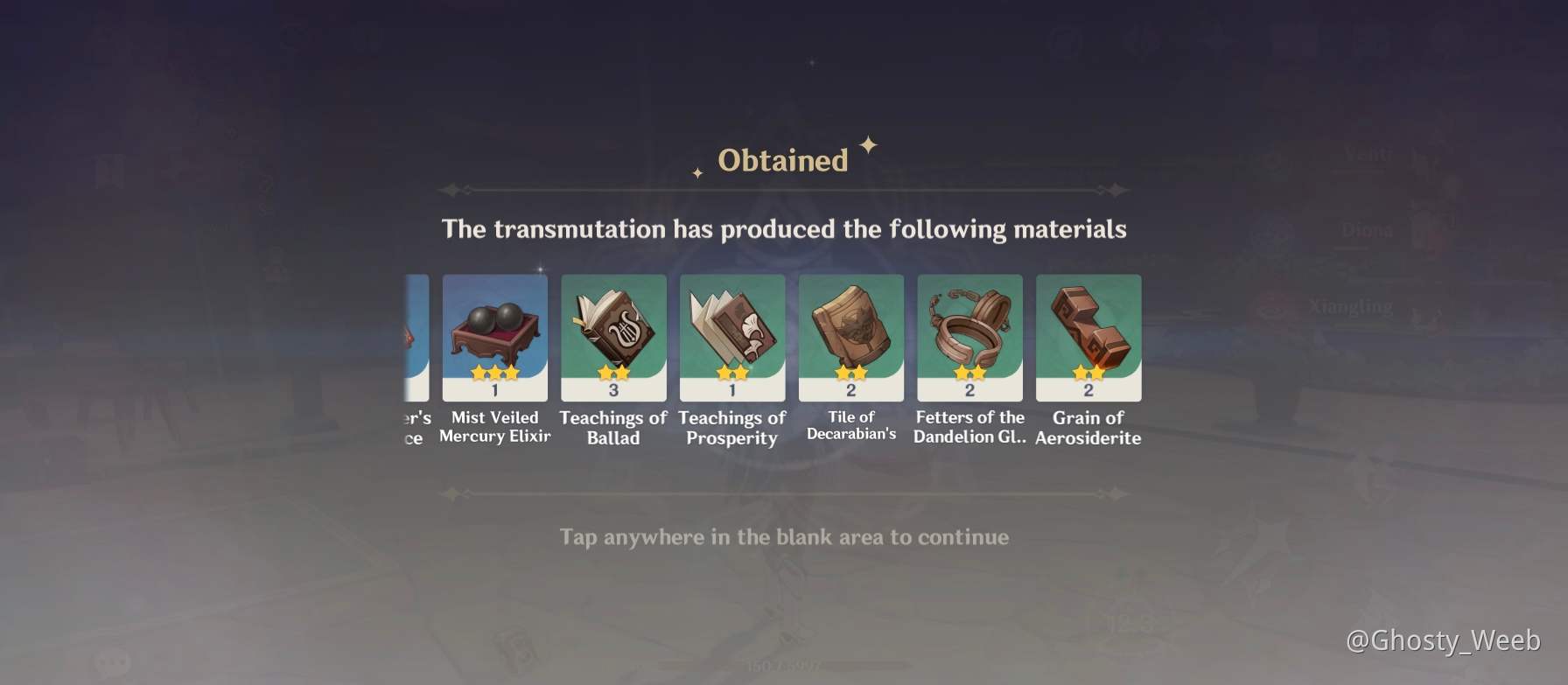This screenshot has width=1568, height=685.
Task: Click the transmutation results message text
Action: pos(785,228)
